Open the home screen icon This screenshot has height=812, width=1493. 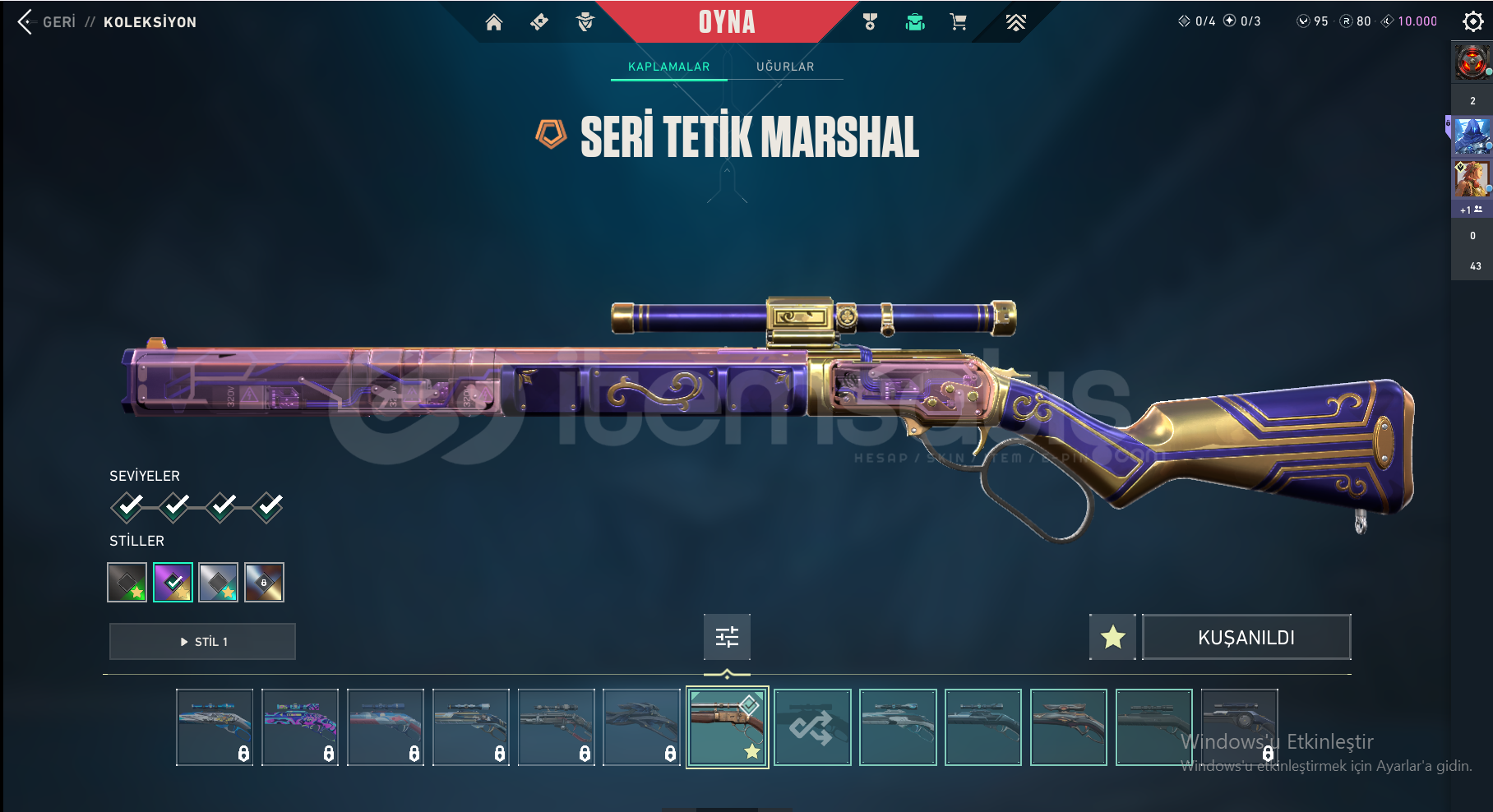click(x=493, y=22)
